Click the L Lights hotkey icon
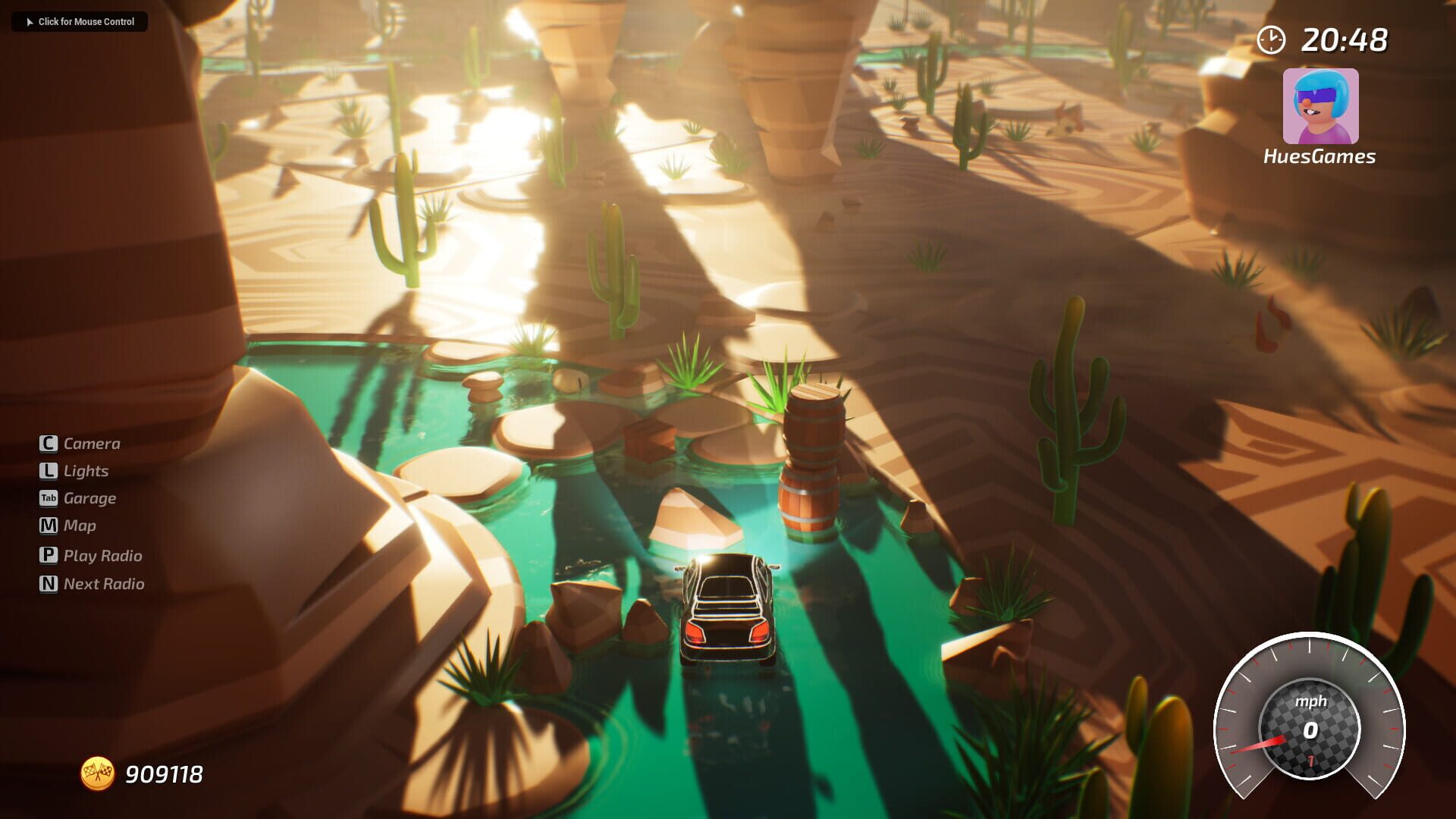1456x819 pixels. [x=47, y=470]
